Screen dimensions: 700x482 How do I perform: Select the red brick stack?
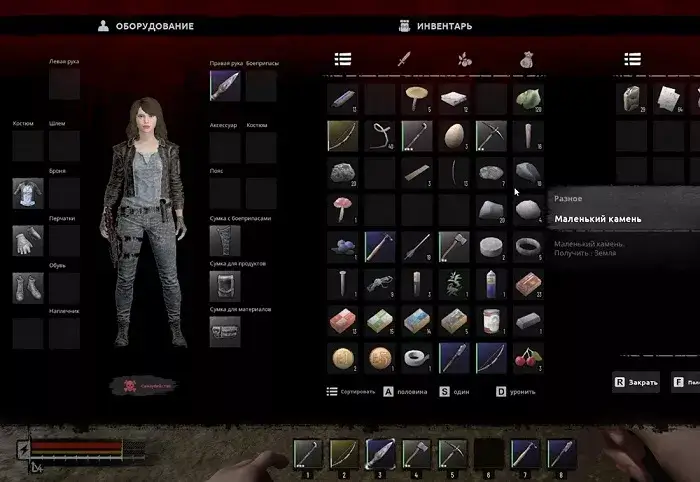[528, 283]
